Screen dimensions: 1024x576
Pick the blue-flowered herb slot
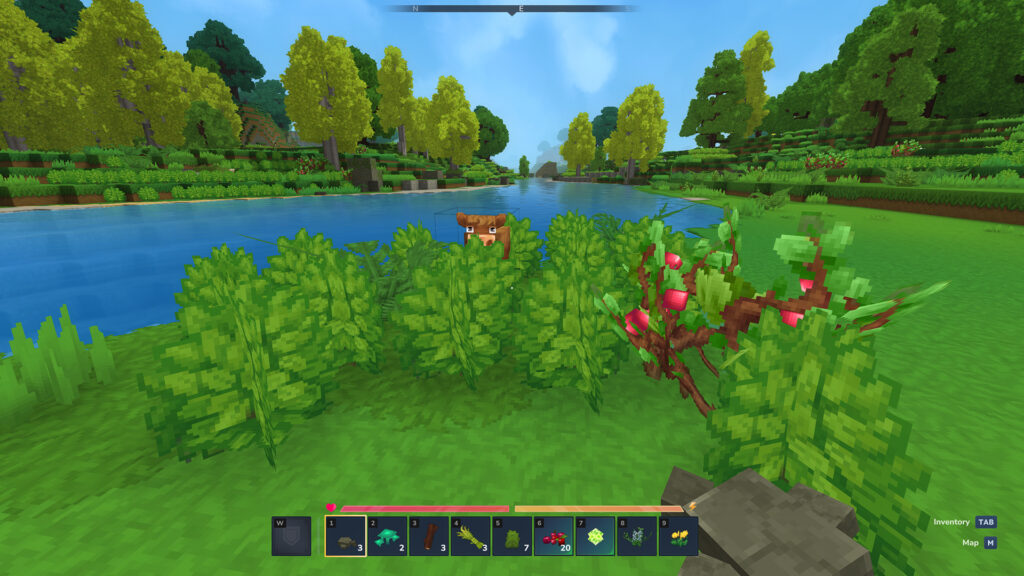tap(636, 537)
